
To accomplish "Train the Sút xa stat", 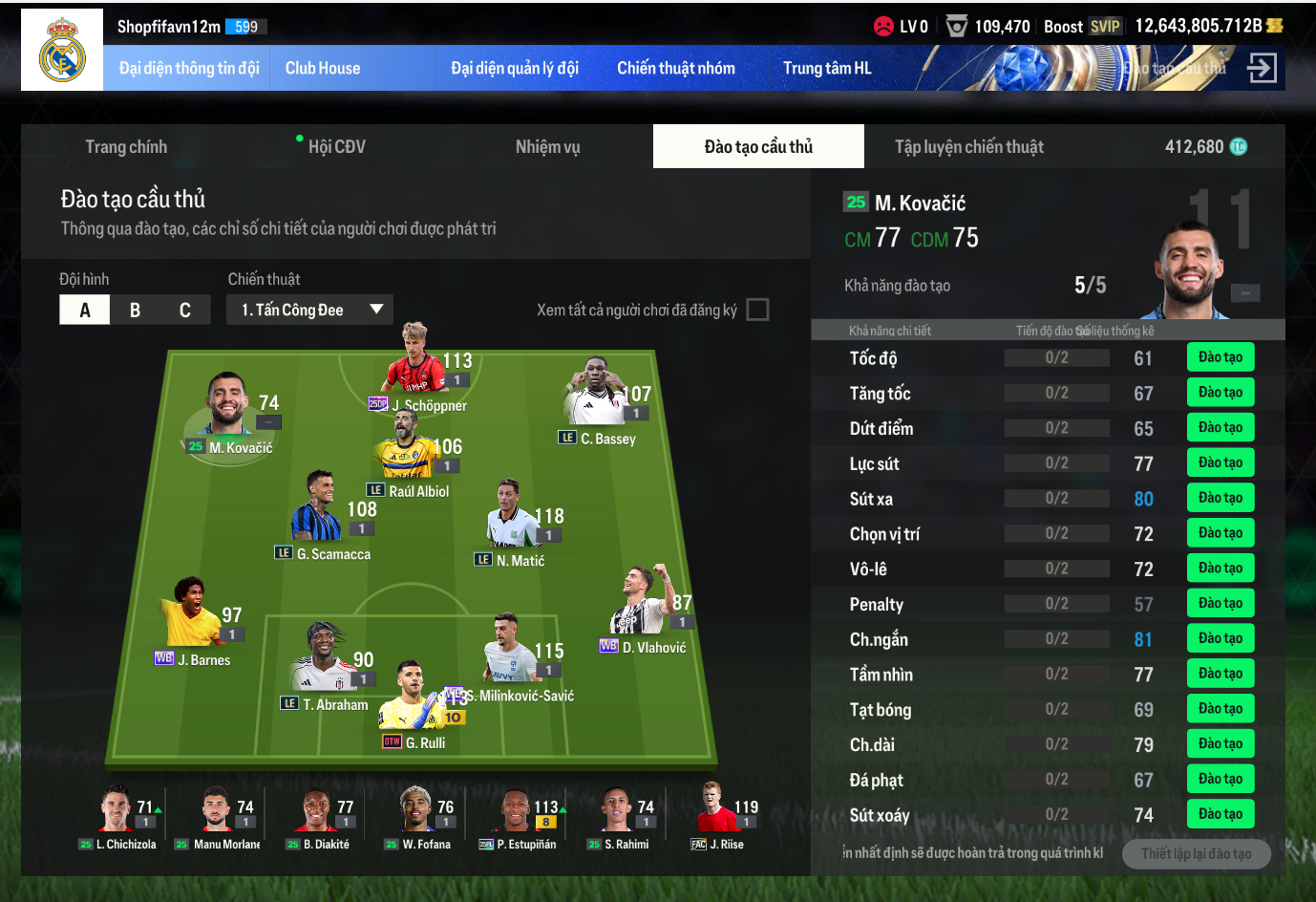I will pyautogui.click(x=1220, y=498).
